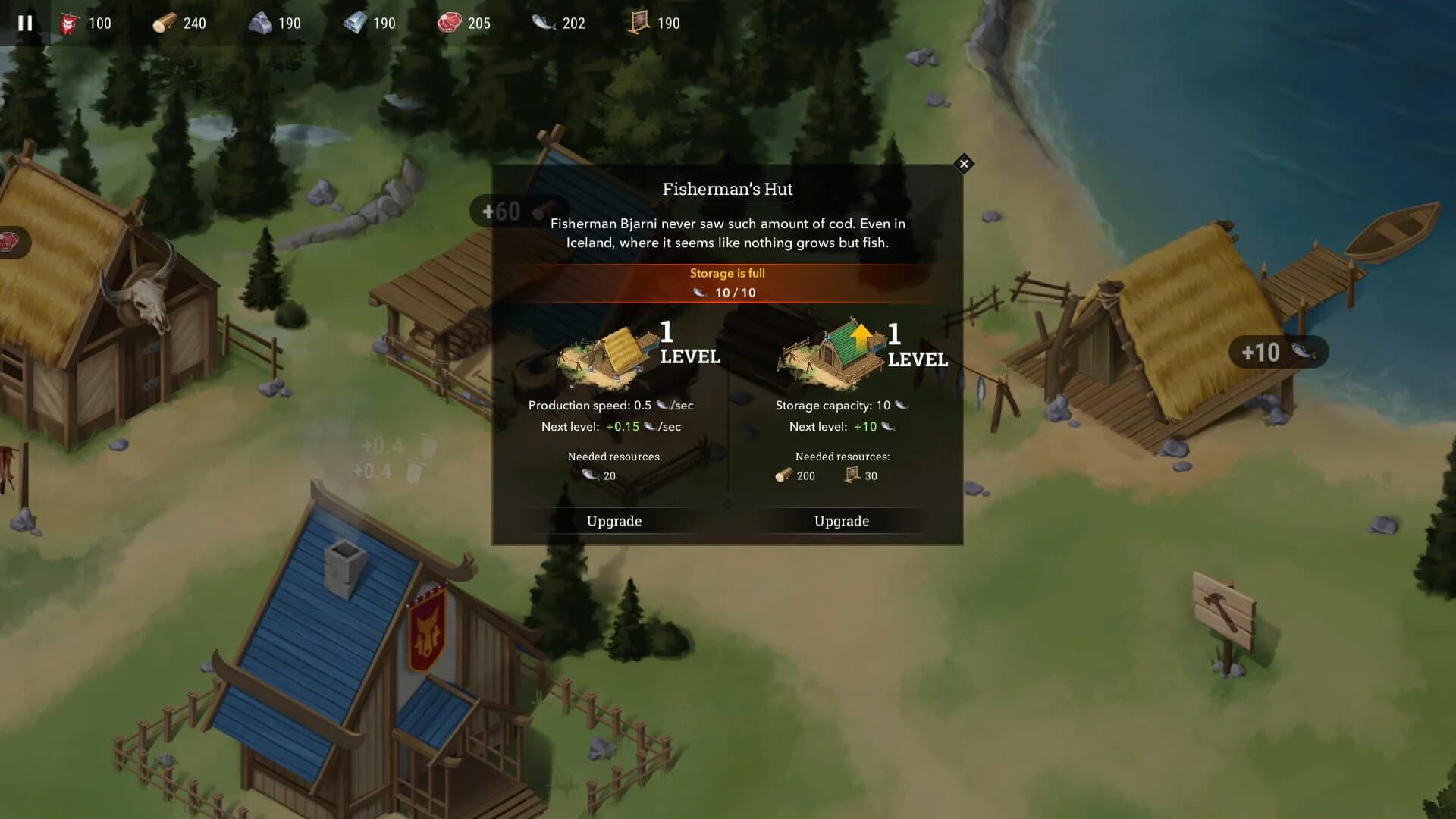
Task: Select the stone resource counter
Action: pos(262,23)
